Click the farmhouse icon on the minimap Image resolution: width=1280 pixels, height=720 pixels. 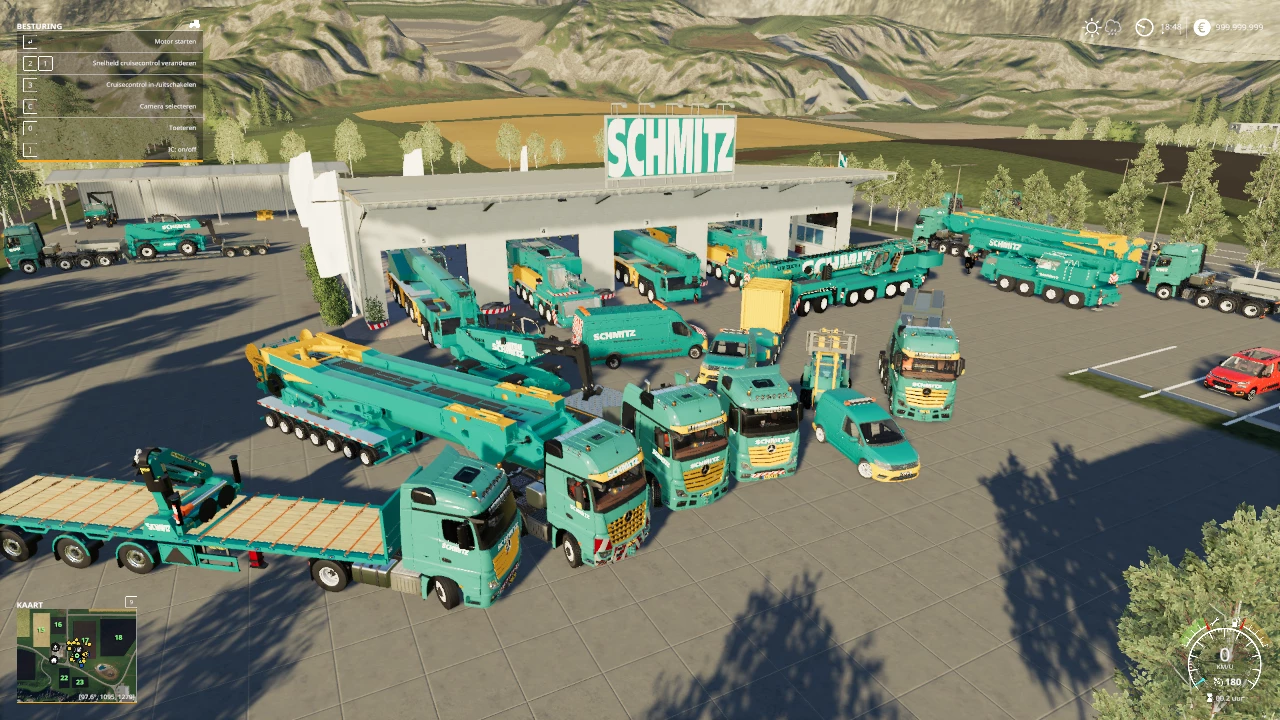pos(53,660)
